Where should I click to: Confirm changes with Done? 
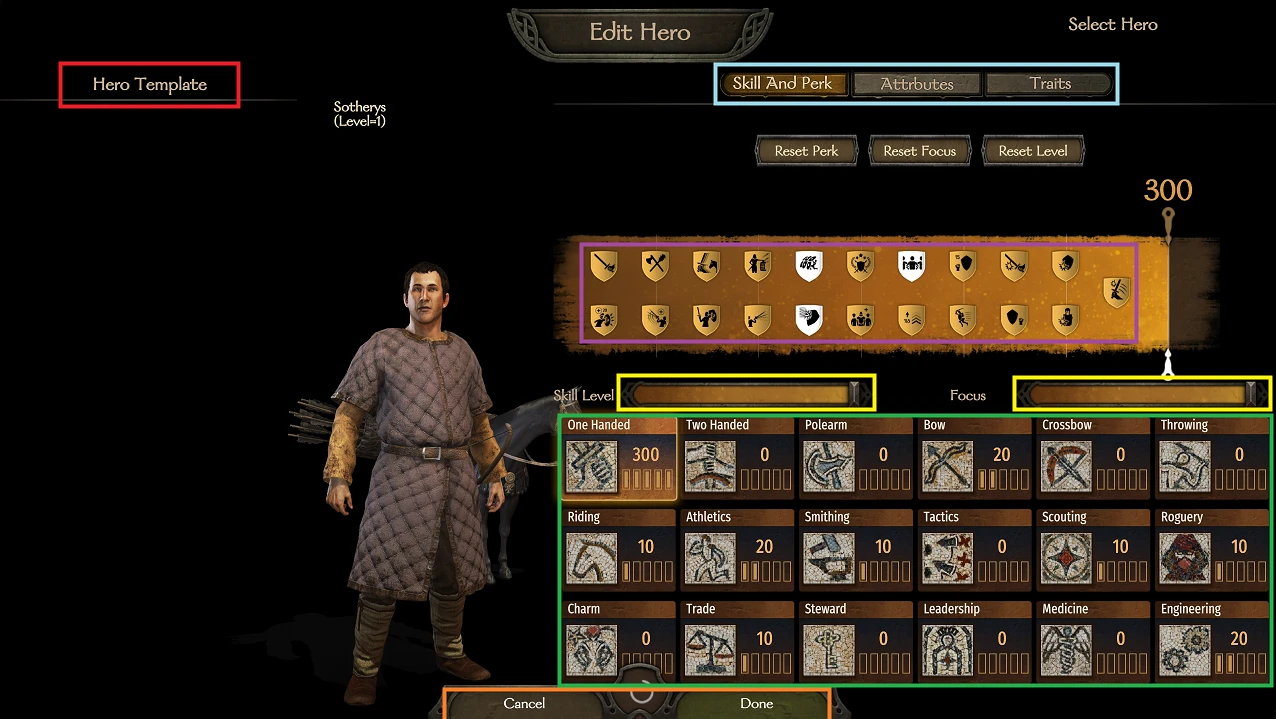click(756, 704)
